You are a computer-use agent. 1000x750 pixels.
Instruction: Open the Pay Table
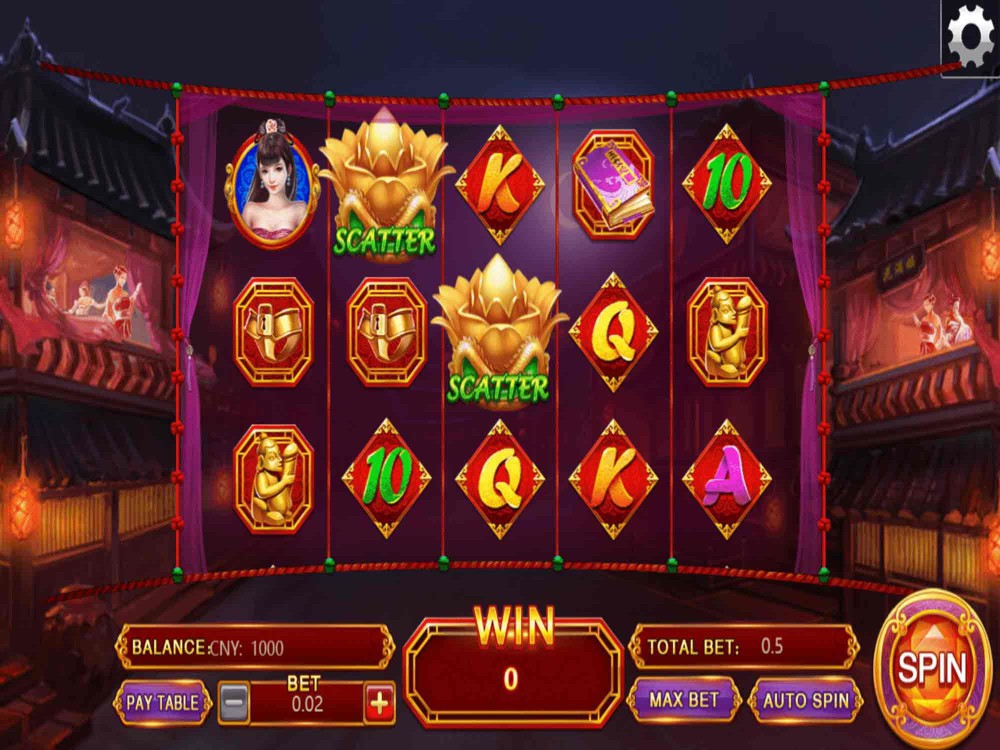click(x=162, y=702)
